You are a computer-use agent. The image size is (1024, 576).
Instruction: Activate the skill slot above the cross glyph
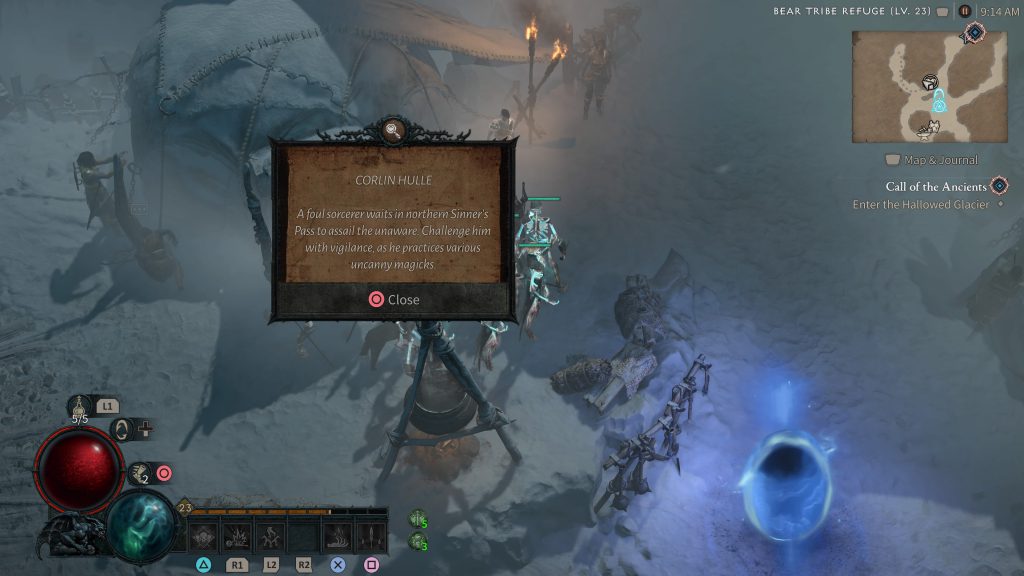pos(337,537)
